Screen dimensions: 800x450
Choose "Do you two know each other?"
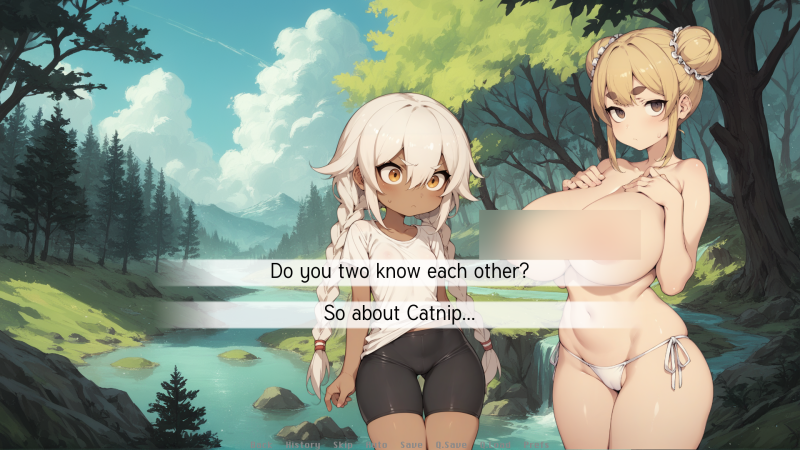click(400, 271)
